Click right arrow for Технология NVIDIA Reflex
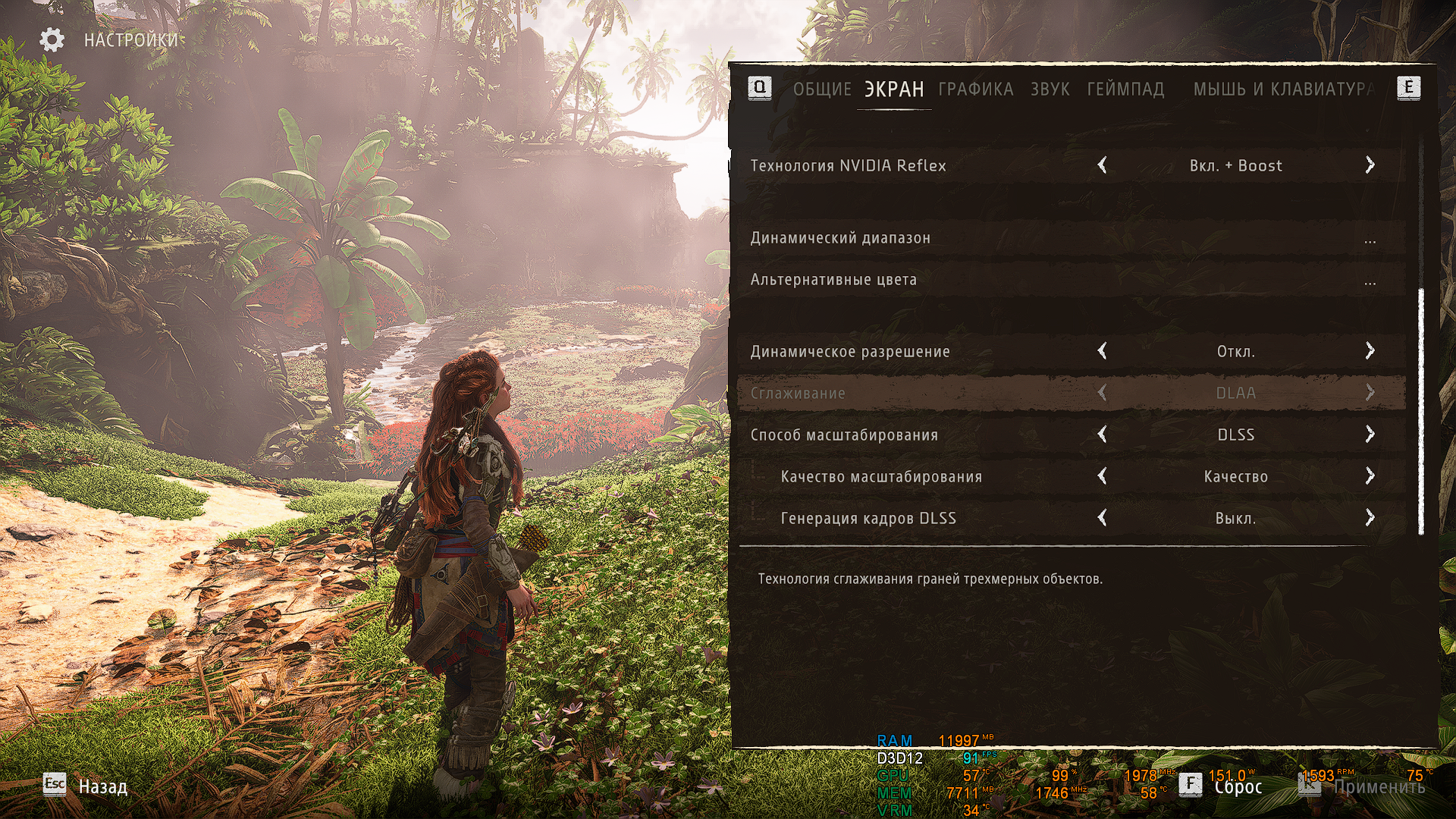The width and height of the screenshot is (1456, 819). 1370,165
